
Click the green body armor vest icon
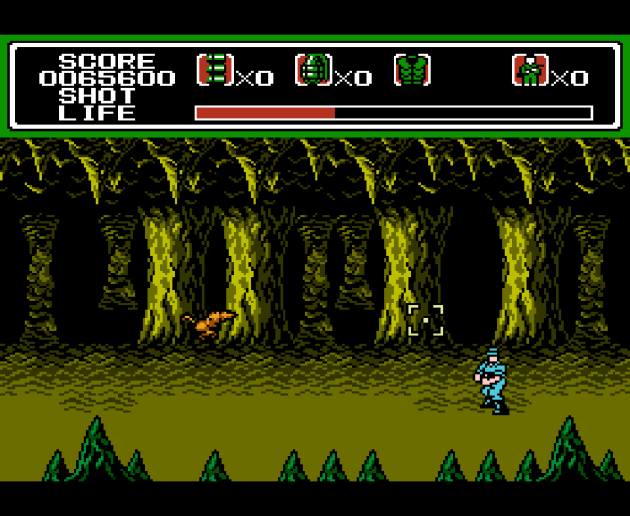412,69
